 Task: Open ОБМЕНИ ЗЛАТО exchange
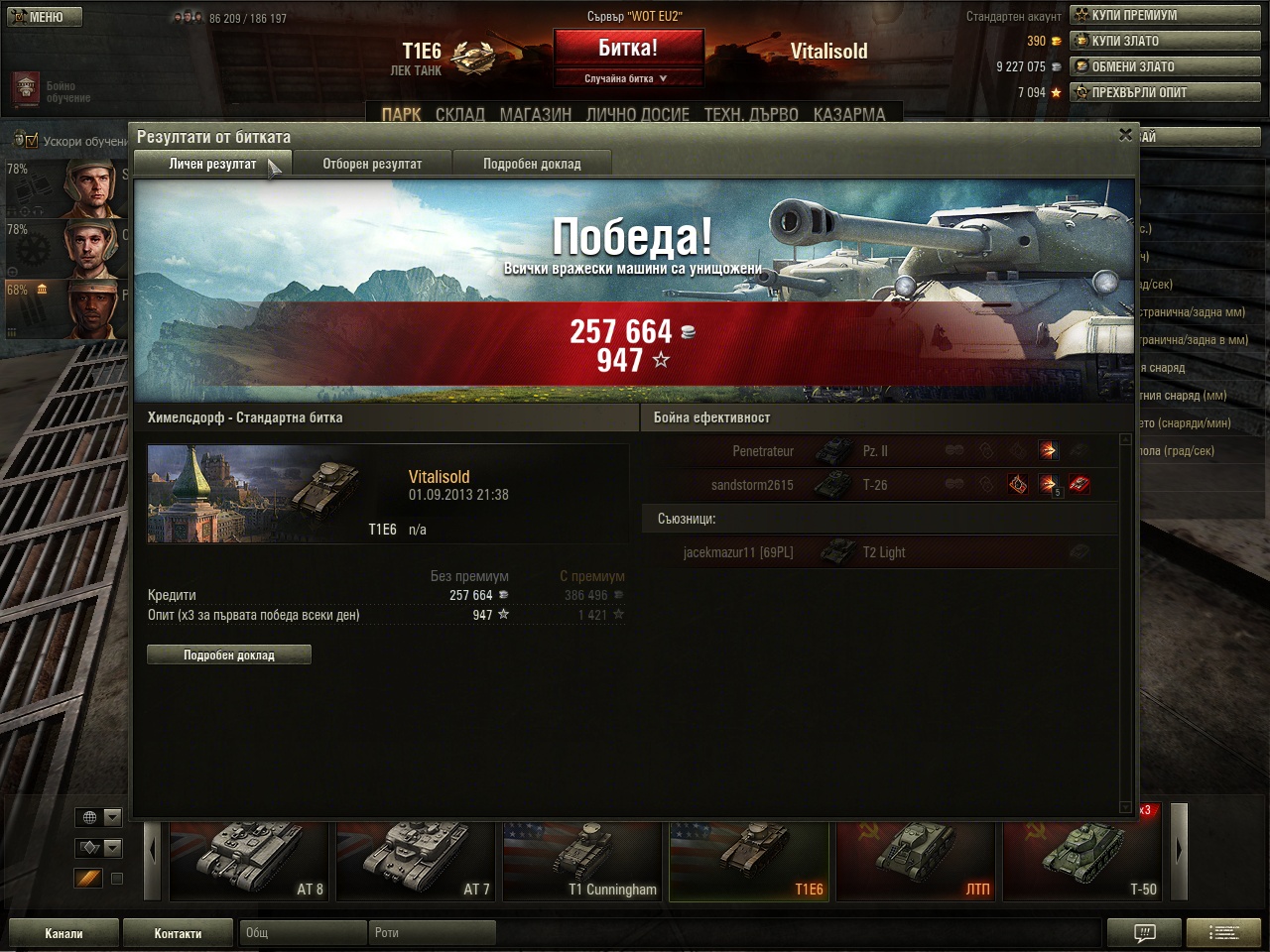pos(1164,66)
